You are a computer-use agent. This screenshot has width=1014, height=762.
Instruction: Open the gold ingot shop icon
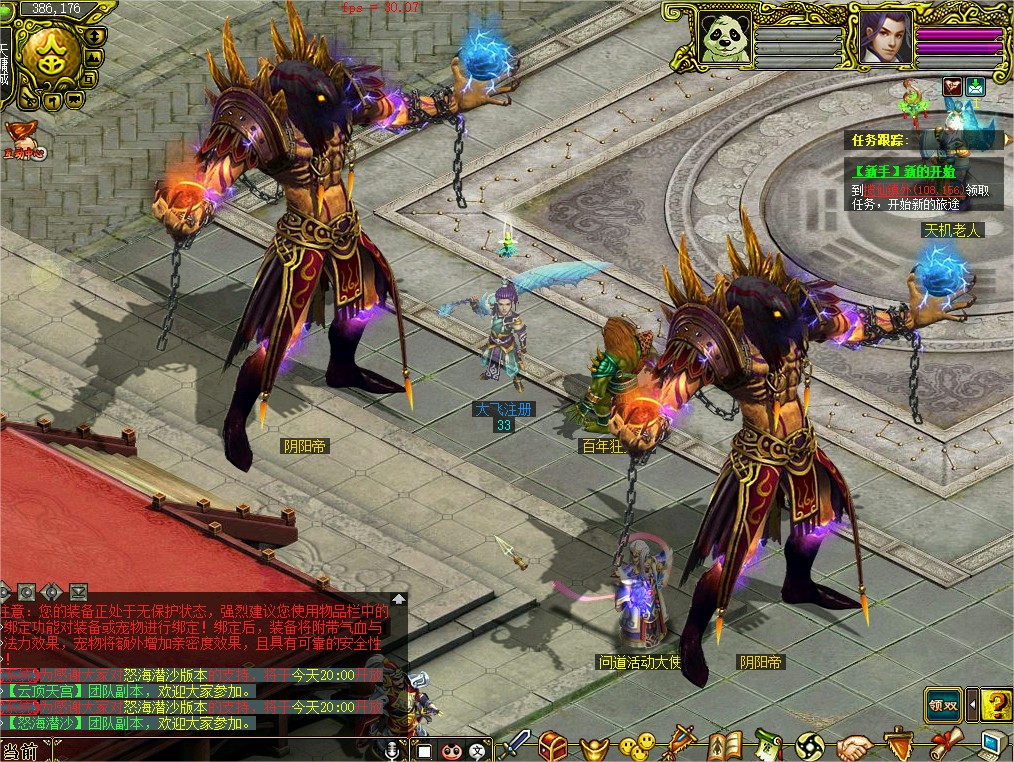click(594, 745)
